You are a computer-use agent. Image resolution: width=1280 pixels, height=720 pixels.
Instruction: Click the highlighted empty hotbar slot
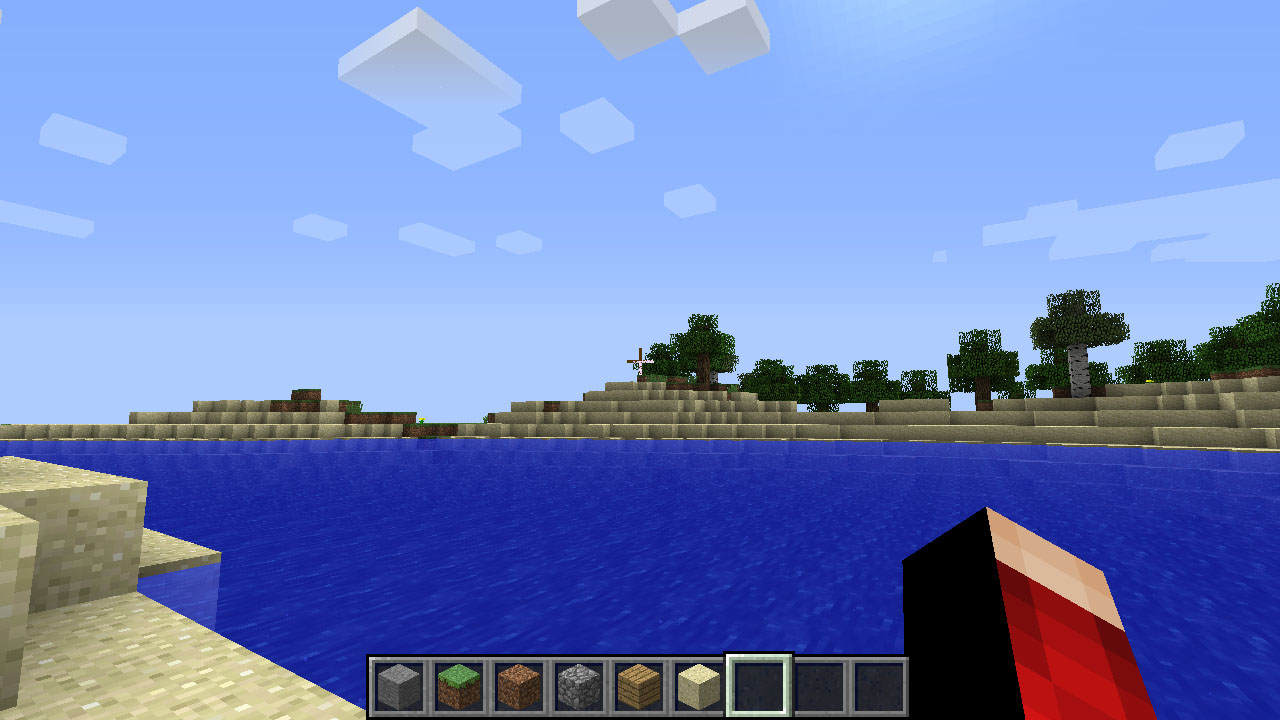(759, 686)
